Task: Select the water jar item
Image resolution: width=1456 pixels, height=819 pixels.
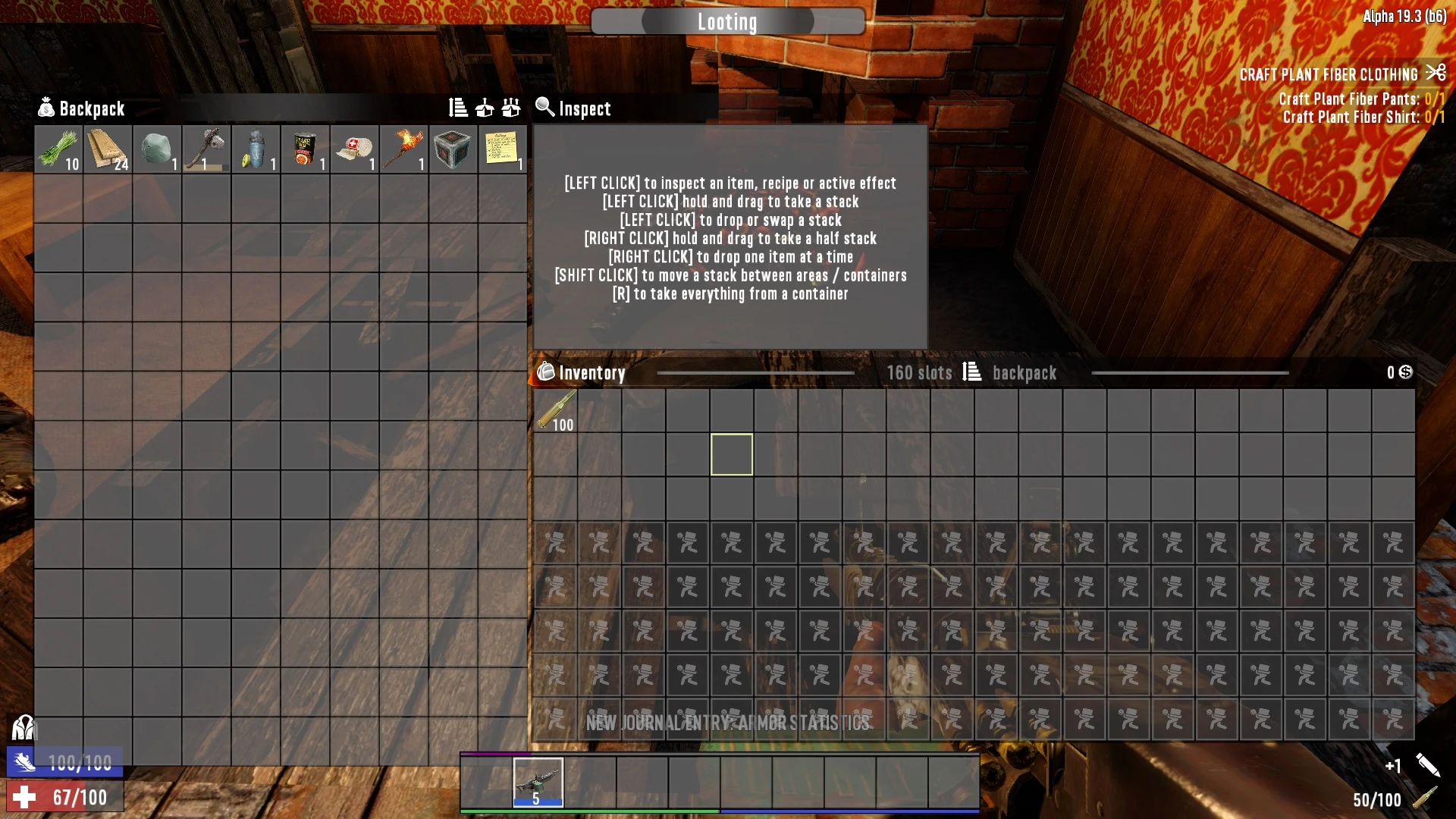Action: pyautogui.click(x=256, y=149)
